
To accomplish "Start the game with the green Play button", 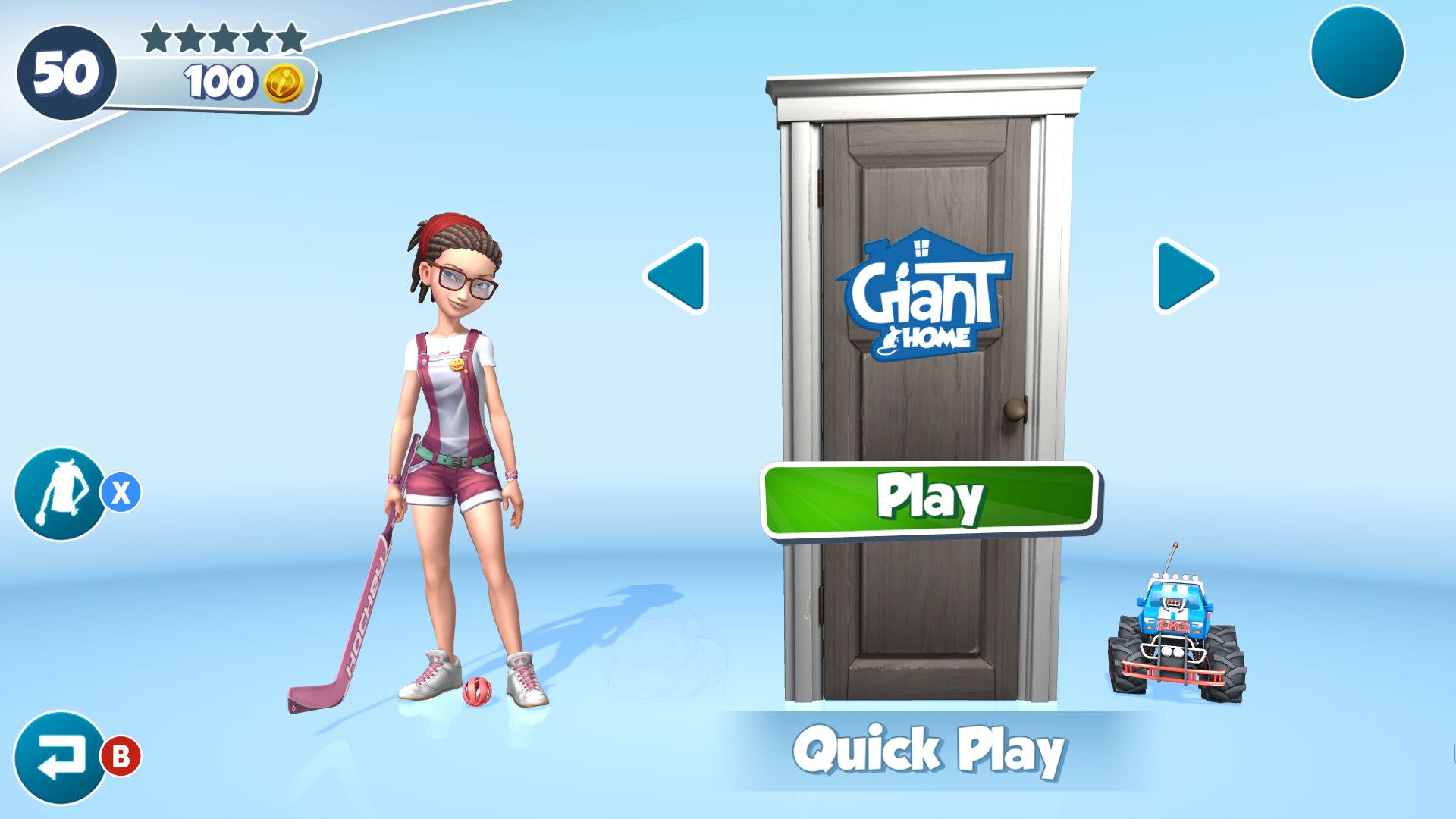I will pos(930,499).
